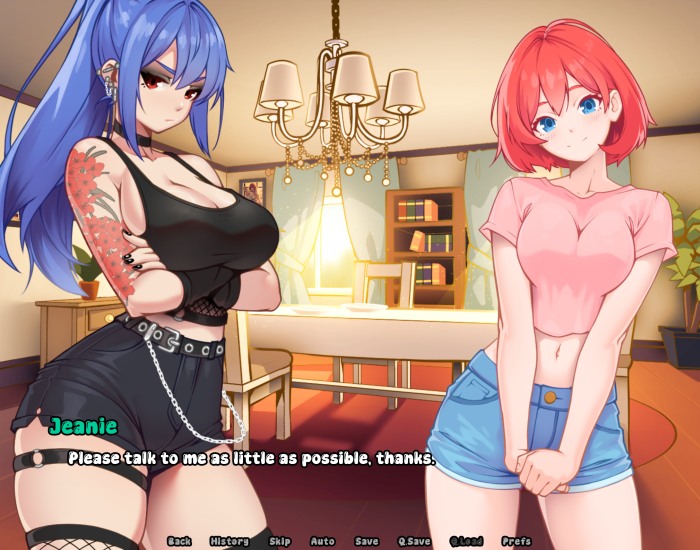Image resolution: width=700 pixels, height=550 pixels.
Task: Open the Save menu
Action: click(x=367, y=541)
